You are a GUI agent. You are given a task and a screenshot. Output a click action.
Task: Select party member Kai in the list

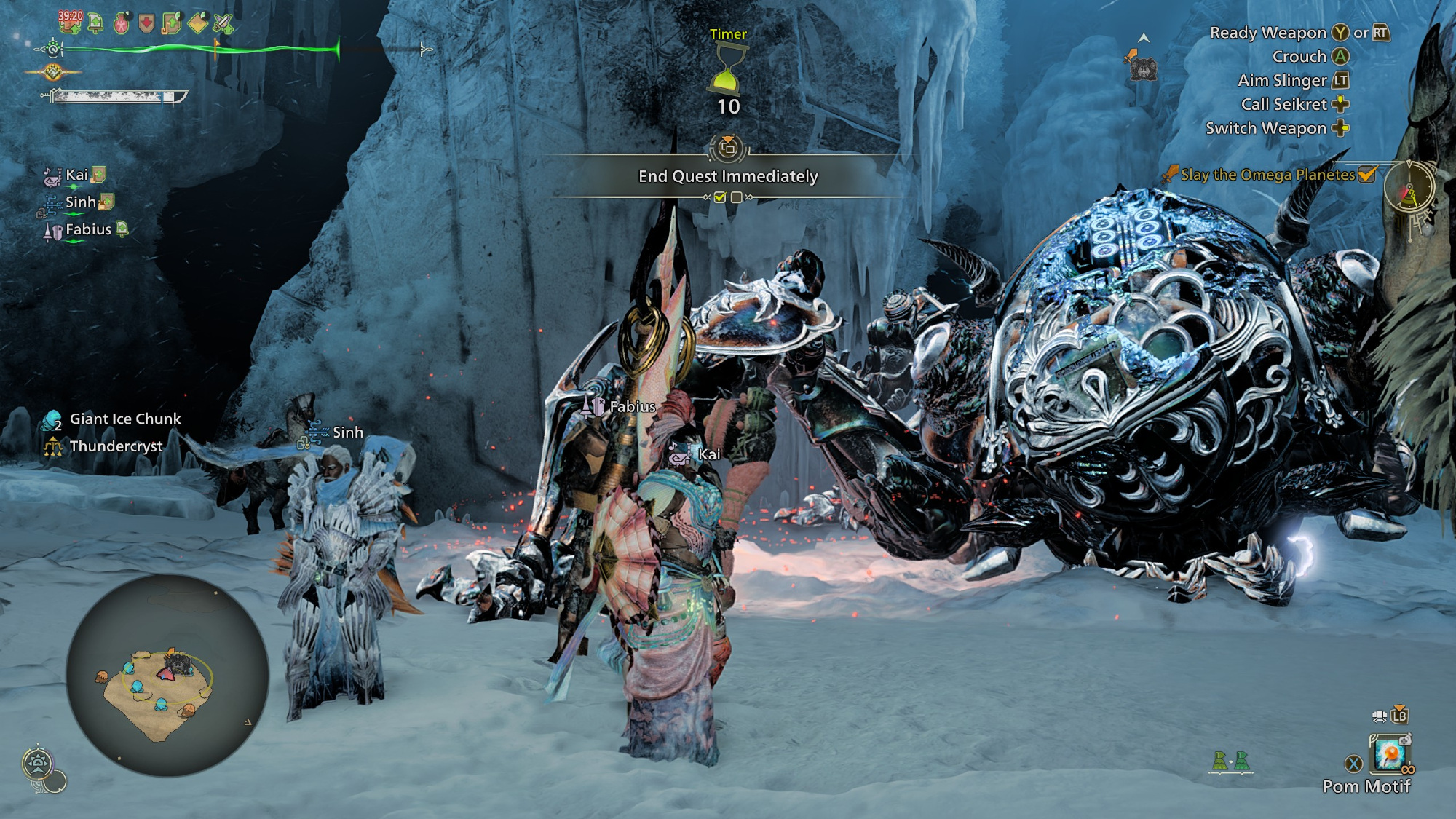[x=76, y=175]
